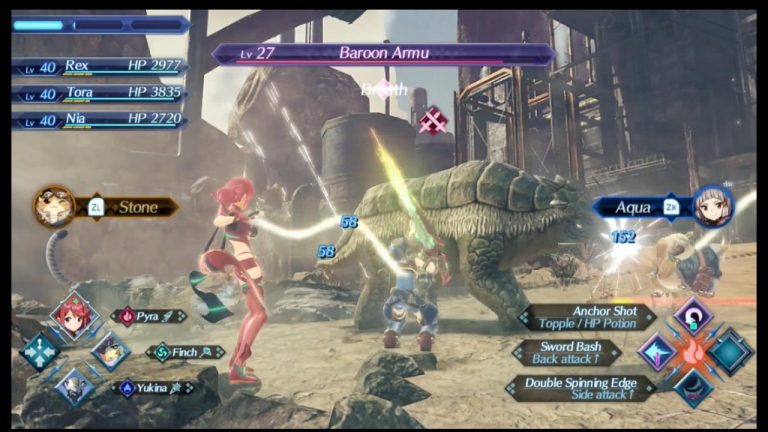The height and width of the screenshot is (432, 768).
Task: Select Nia in the party list
Action: click(x=100, y=120)
